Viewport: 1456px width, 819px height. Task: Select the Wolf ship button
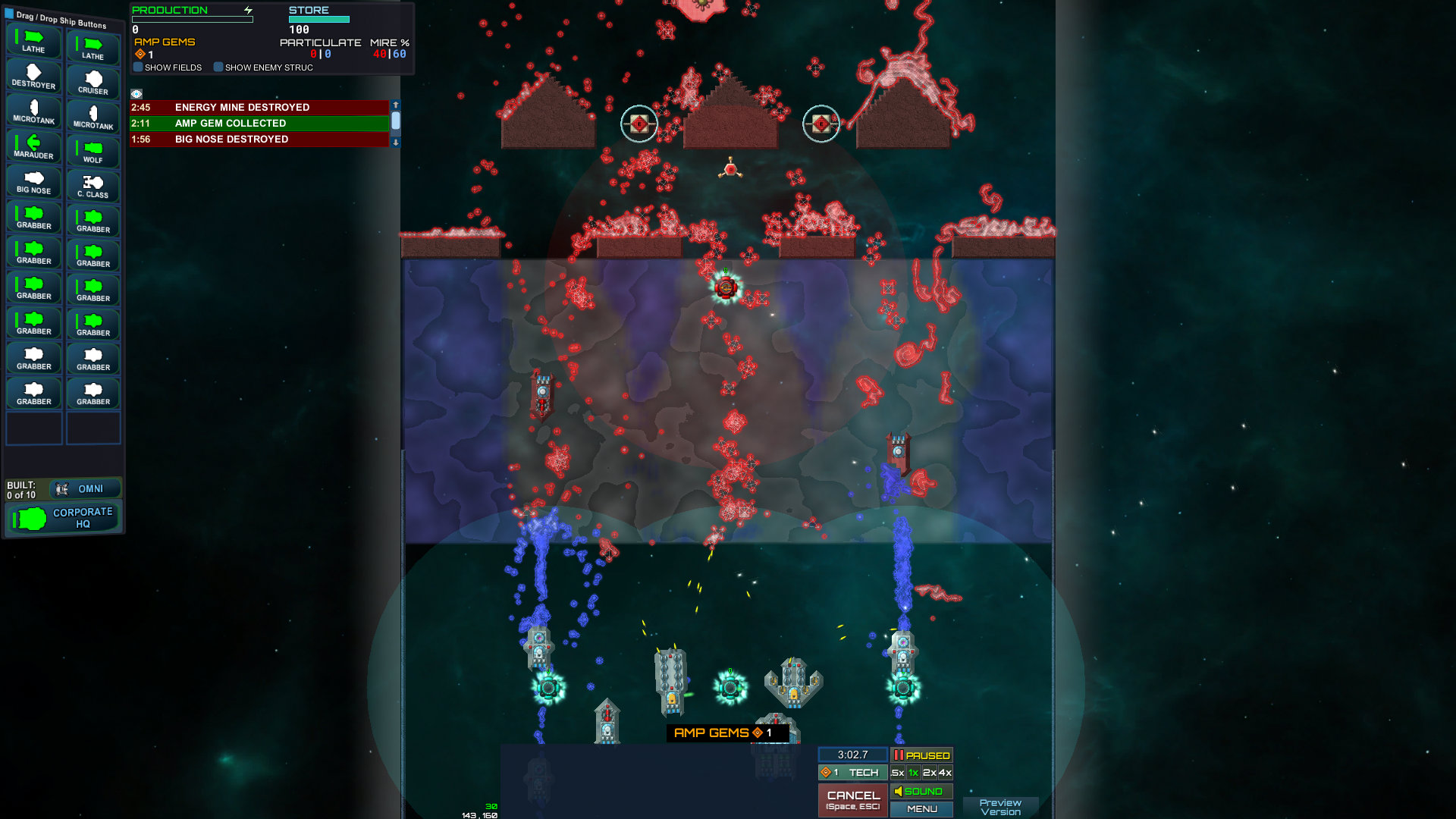[x=93, y=148]
